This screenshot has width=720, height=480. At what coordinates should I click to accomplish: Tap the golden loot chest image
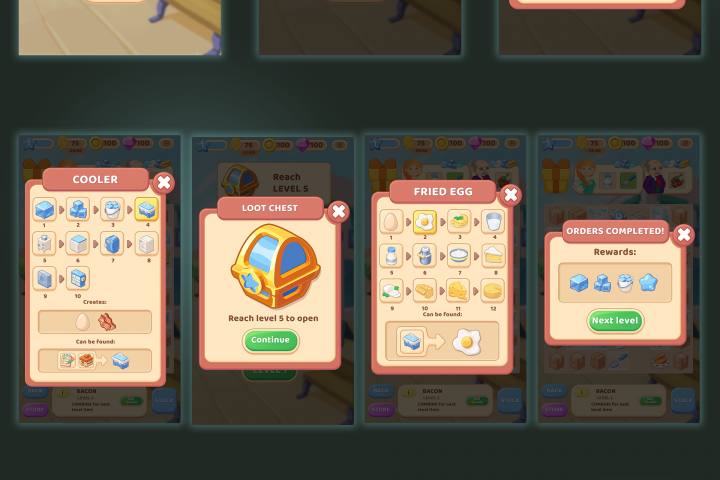269,268
